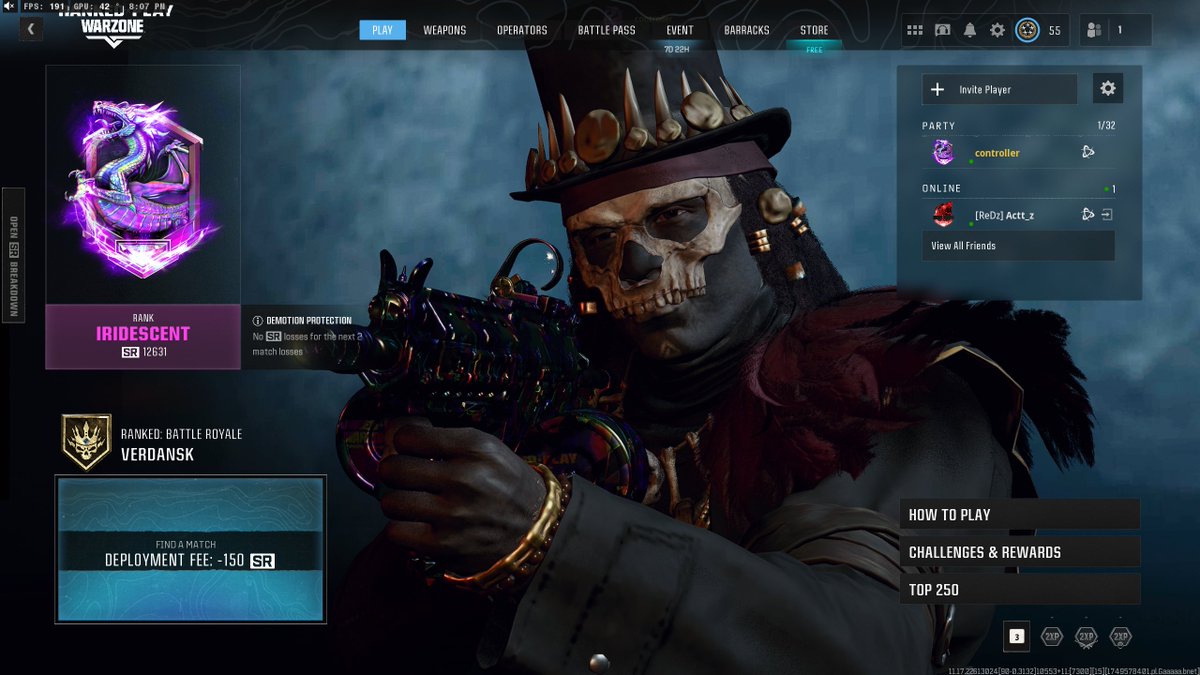Open party settings gear button
1200x675 pixels.
1108,89
